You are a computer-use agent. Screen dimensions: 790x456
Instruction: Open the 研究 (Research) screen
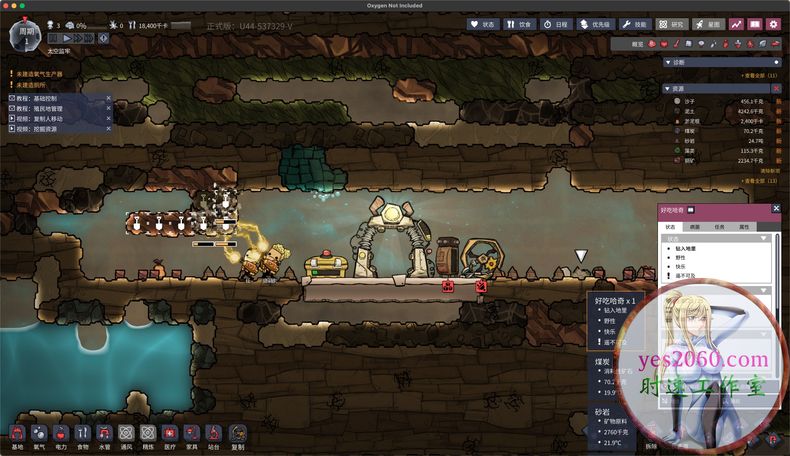(672, 23)
